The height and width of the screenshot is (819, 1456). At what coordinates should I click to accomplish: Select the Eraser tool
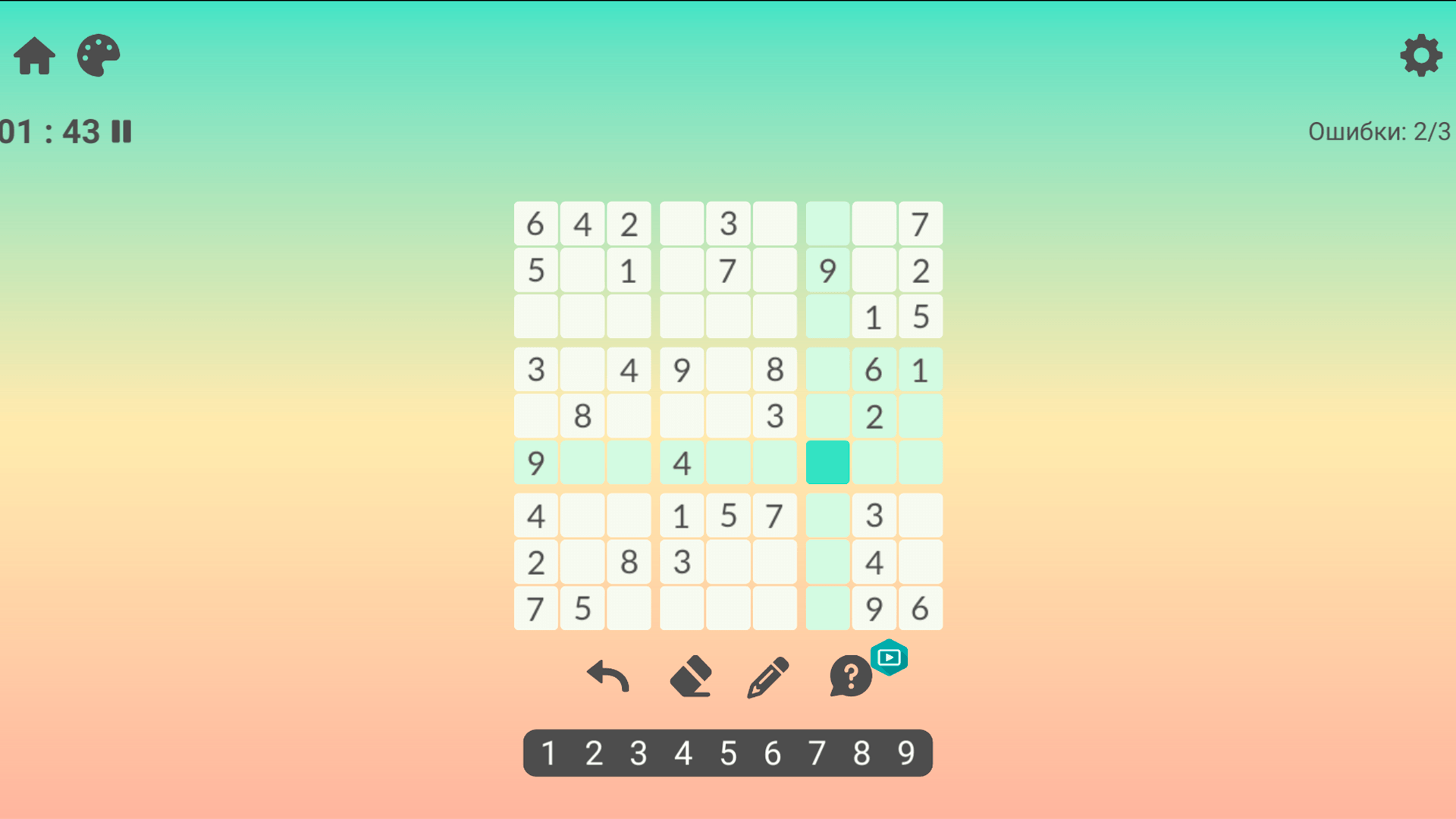[692, 677]
